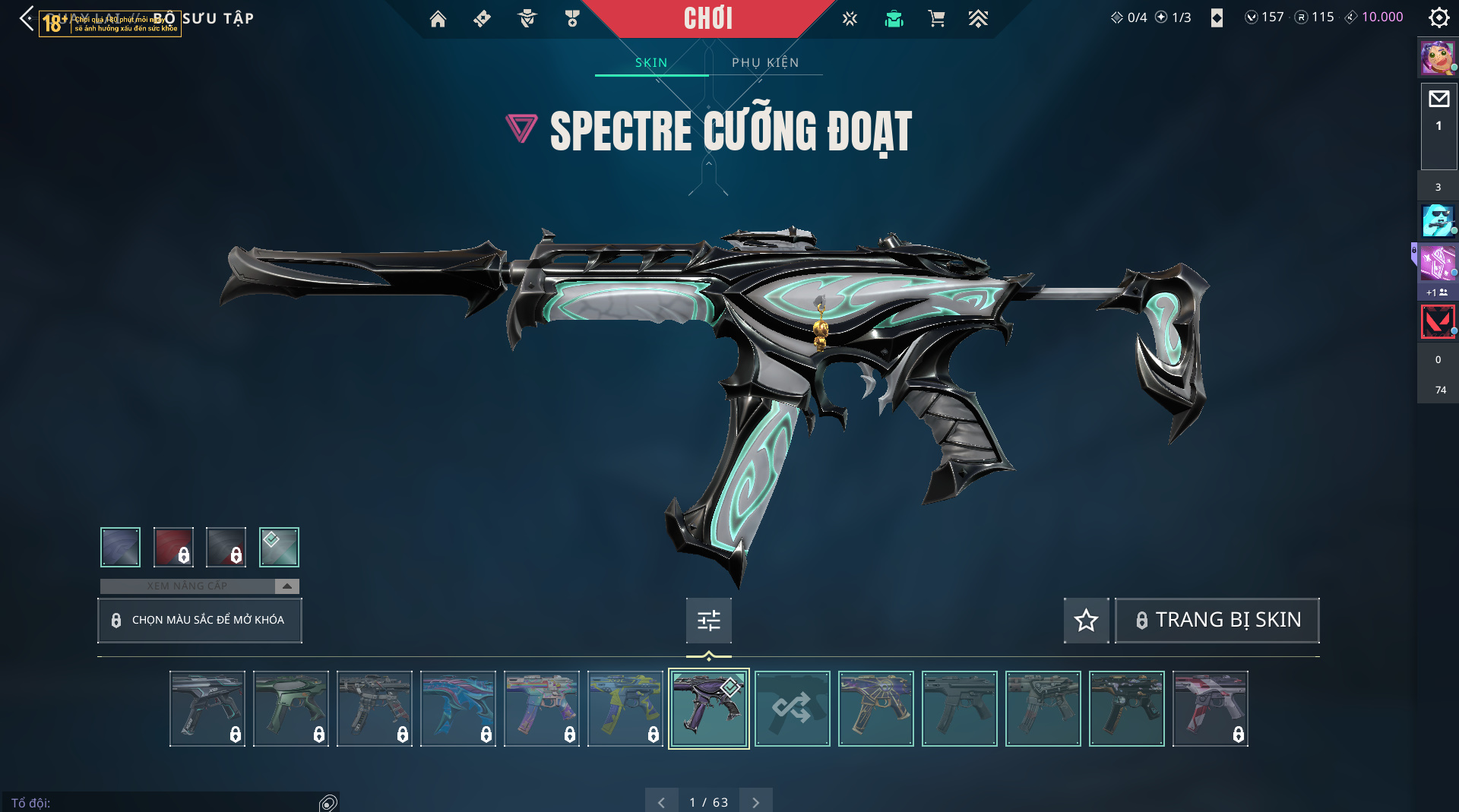This screenshot has width=1459, height=812.
Task: Select the SKIN tab
Action: [651, 62]
